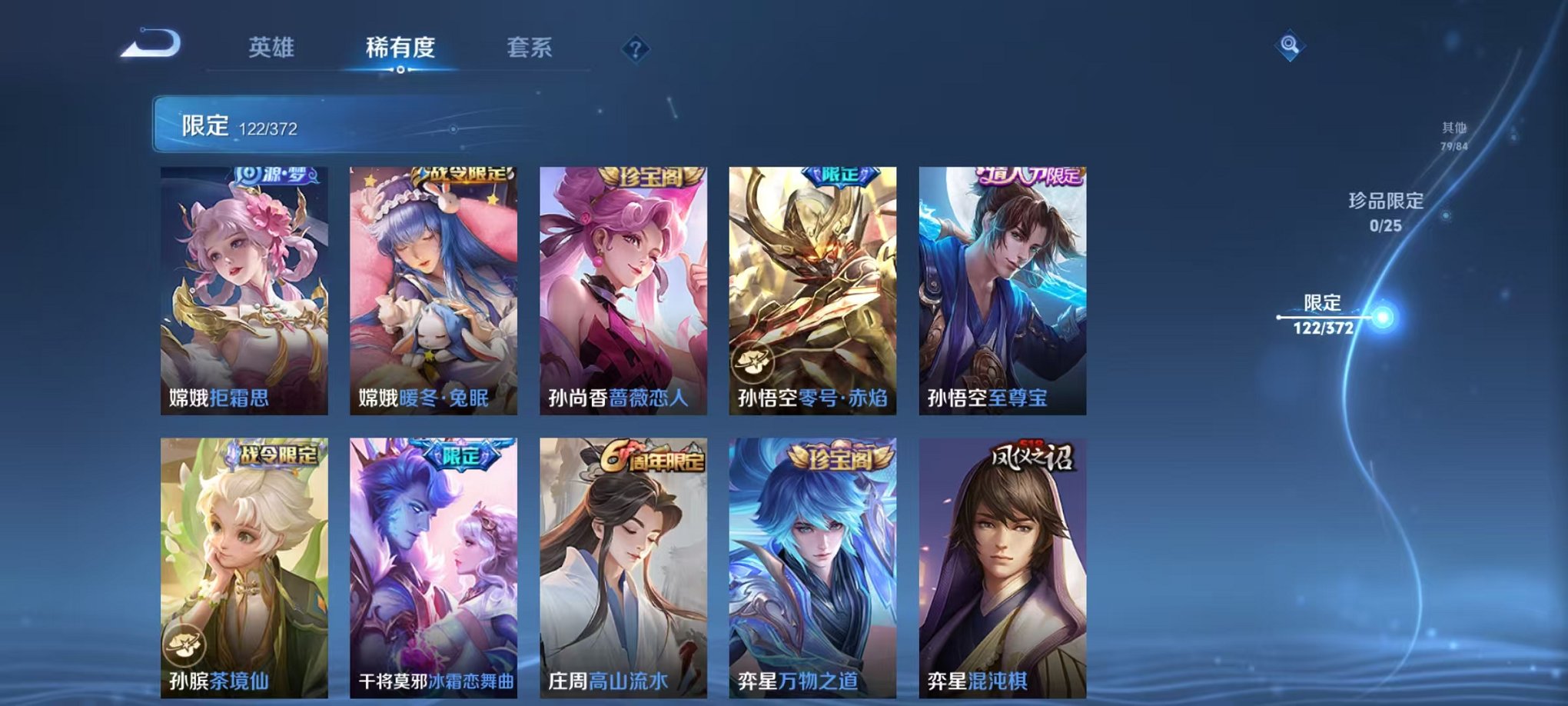1568x706 pixels.
Task: Click the question mark help icon
Action: pos(634,48)
